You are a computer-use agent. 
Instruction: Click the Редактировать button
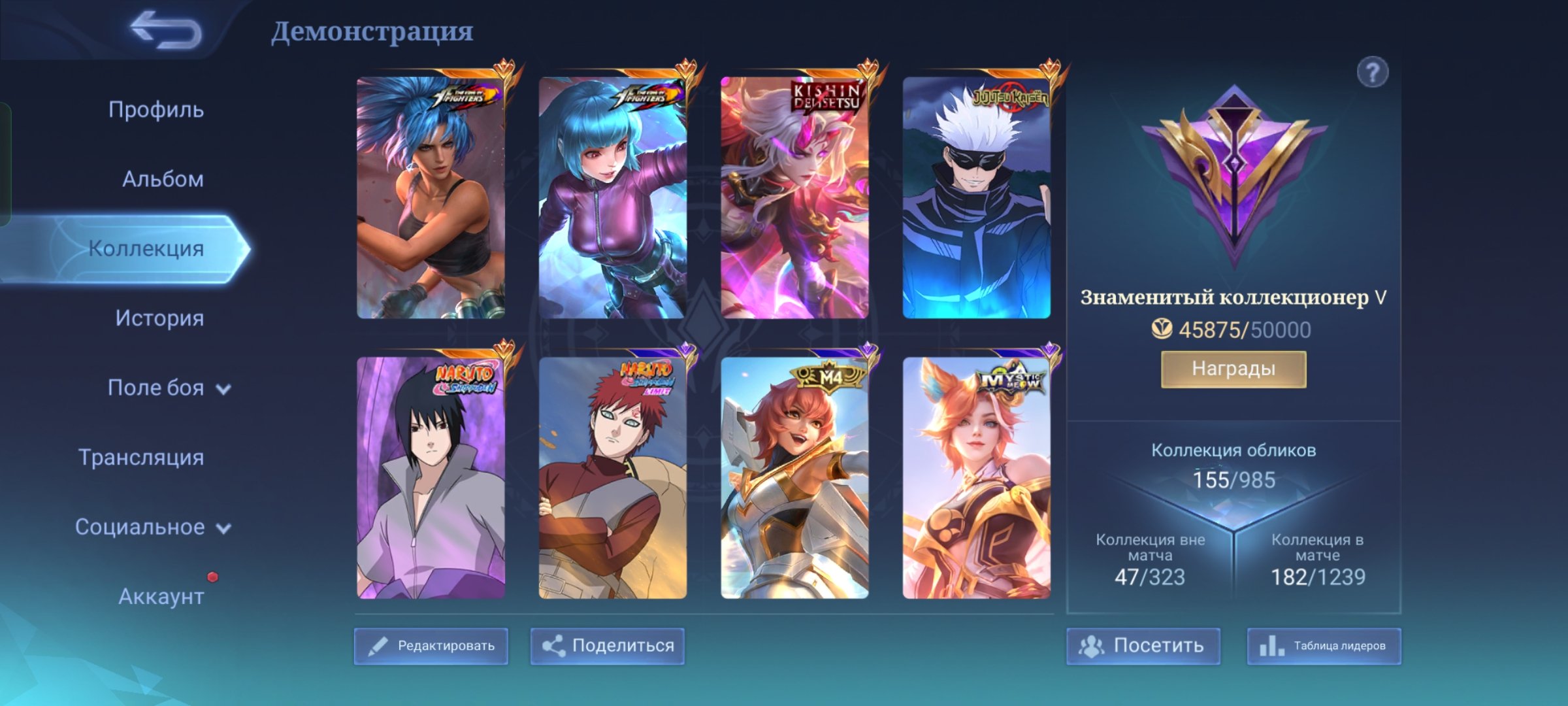431,646
